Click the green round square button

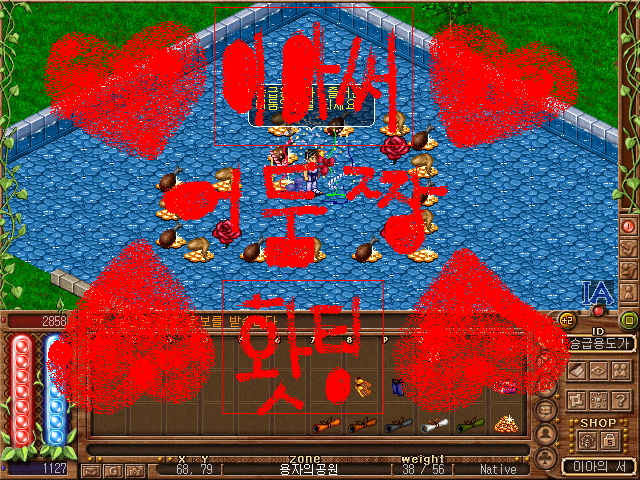point(629,320)
